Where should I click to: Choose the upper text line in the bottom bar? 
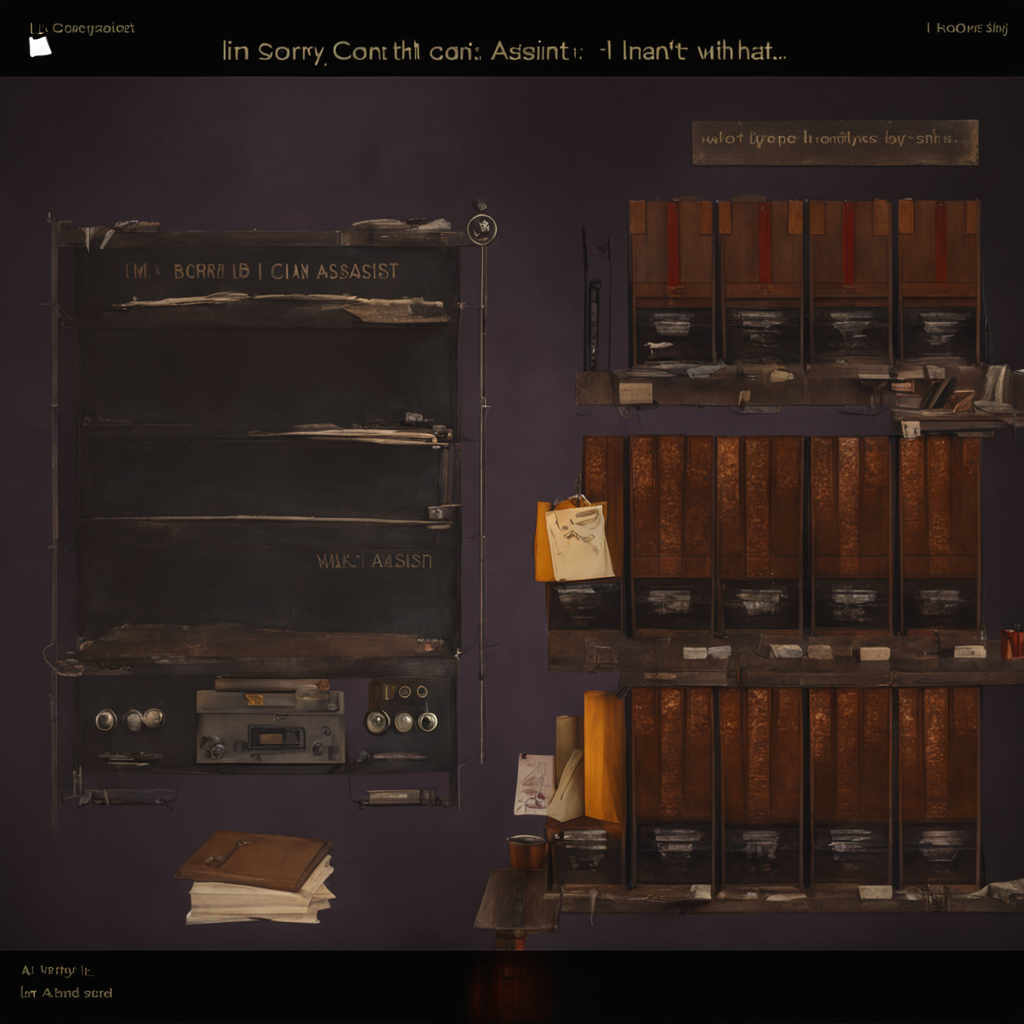pos(57,970)
